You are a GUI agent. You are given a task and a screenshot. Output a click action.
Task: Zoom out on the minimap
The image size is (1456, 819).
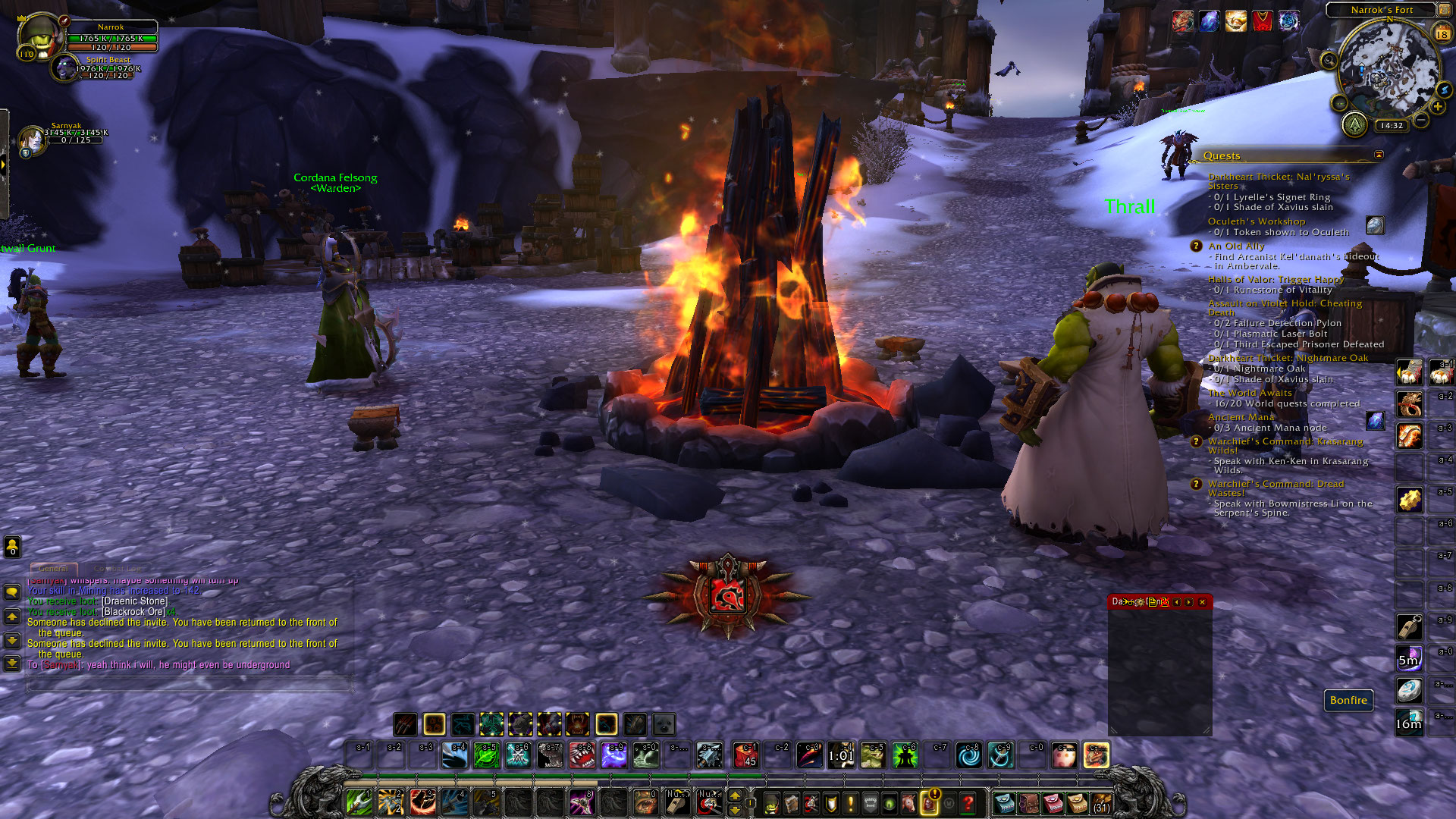(x=1422, y=121)
